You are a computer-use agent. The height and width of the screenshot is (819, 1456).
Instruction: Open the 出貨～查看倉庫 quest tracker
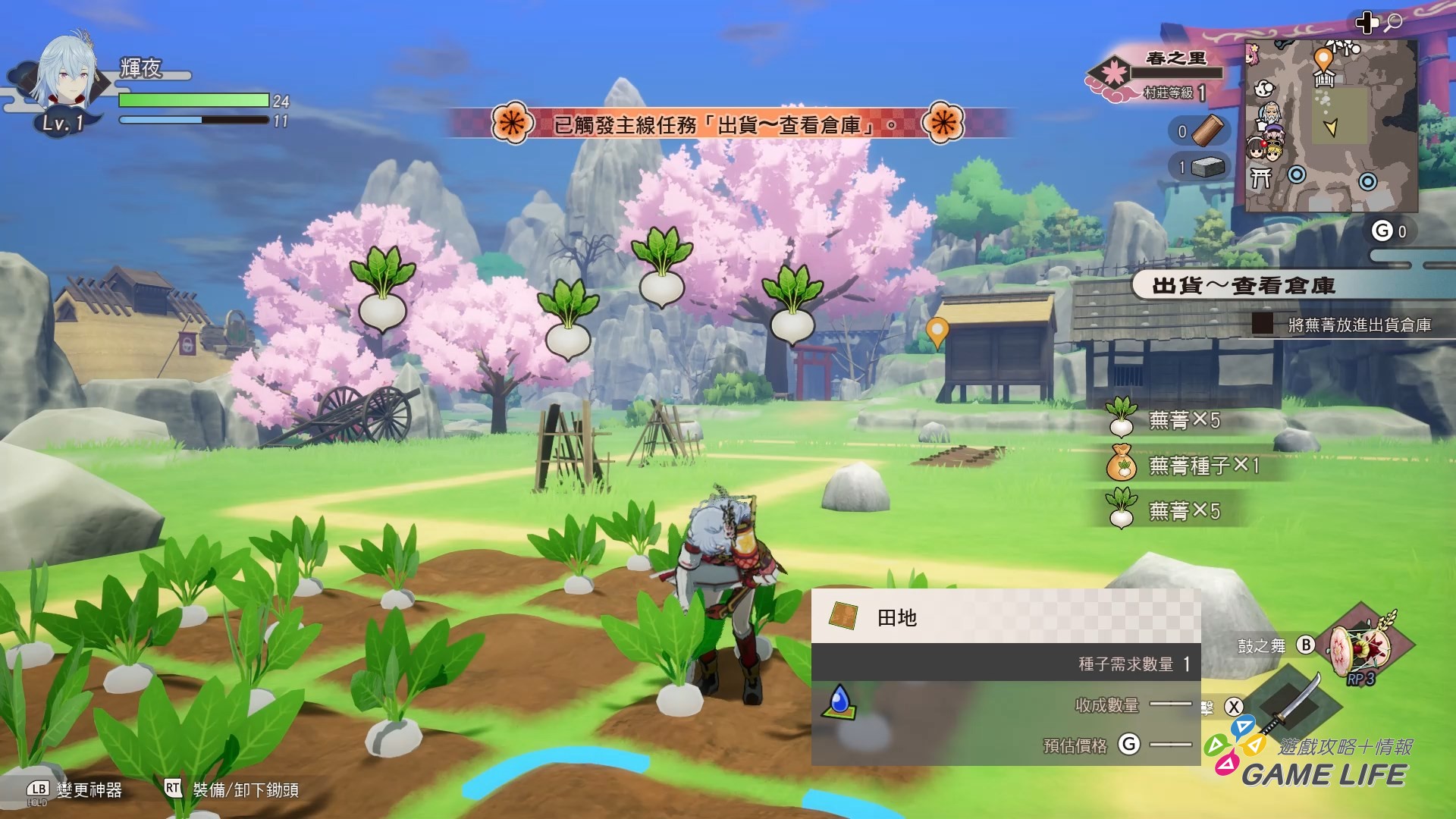click(x=1244, y=286)
